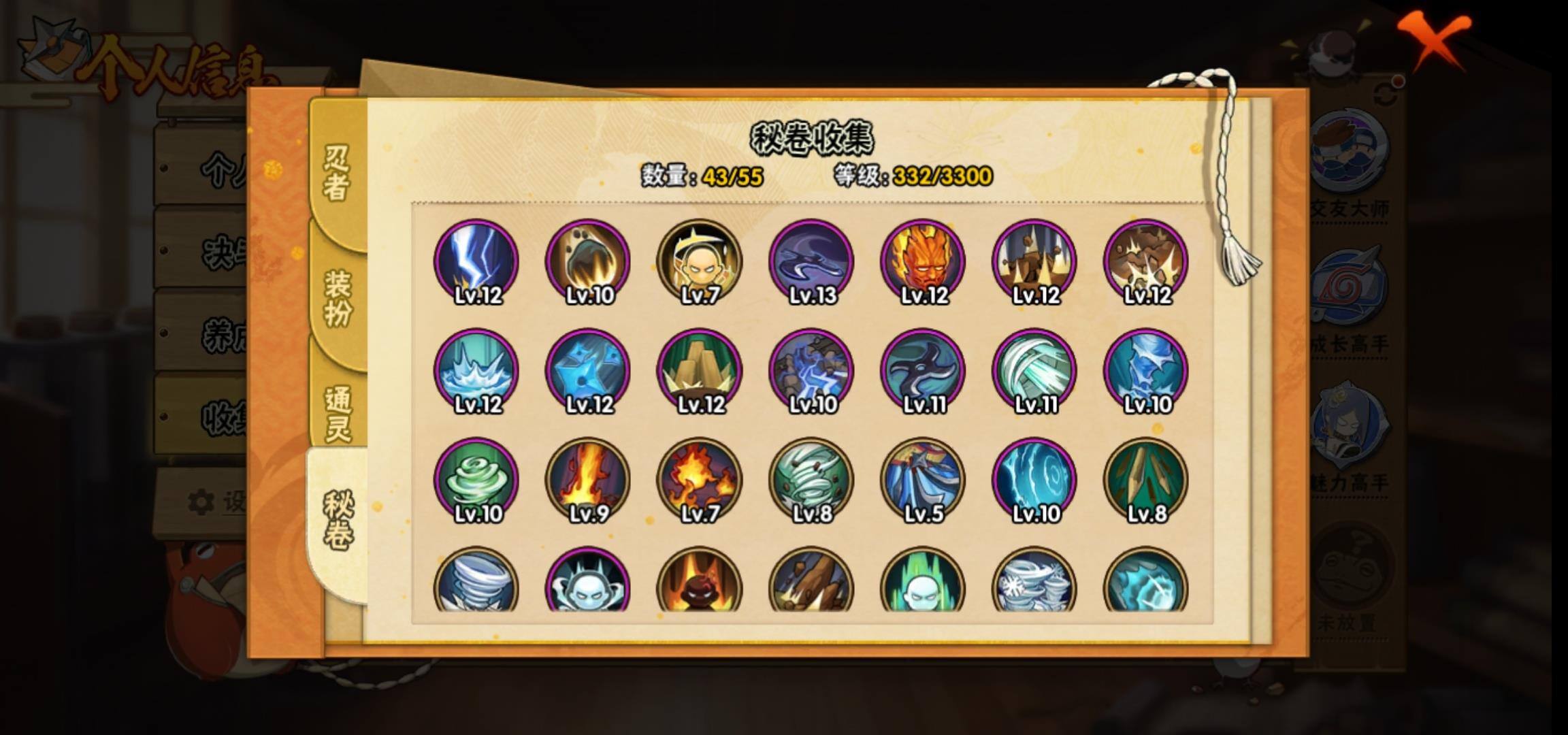Image resolution: width=1568 pixels, height=735 pixels.
Task: Select the Lv.13 dark blade scroll
Action: 811,261
